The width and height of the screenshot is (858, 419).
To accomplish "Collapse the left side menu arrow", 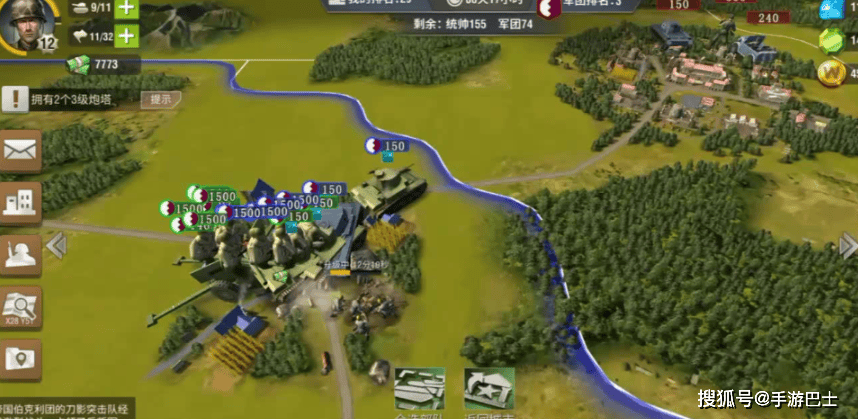I will [x=57, y=245].
